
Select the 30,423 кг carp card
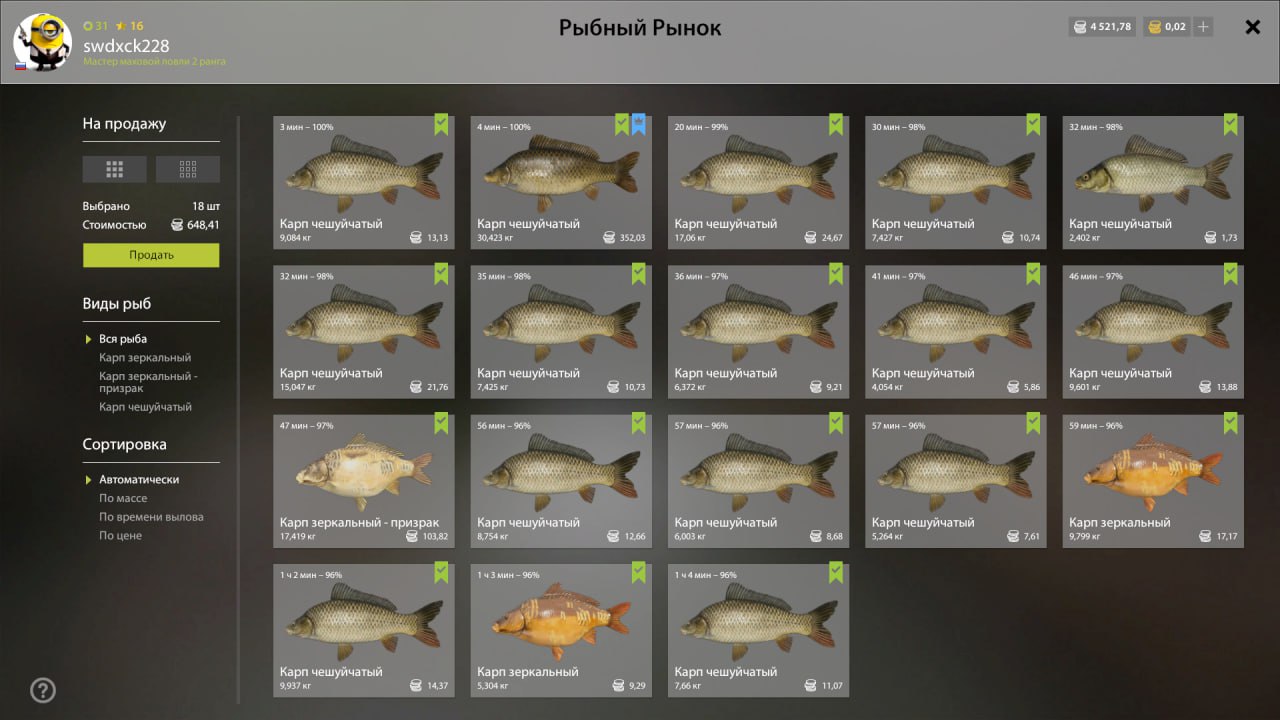point(561,182)
